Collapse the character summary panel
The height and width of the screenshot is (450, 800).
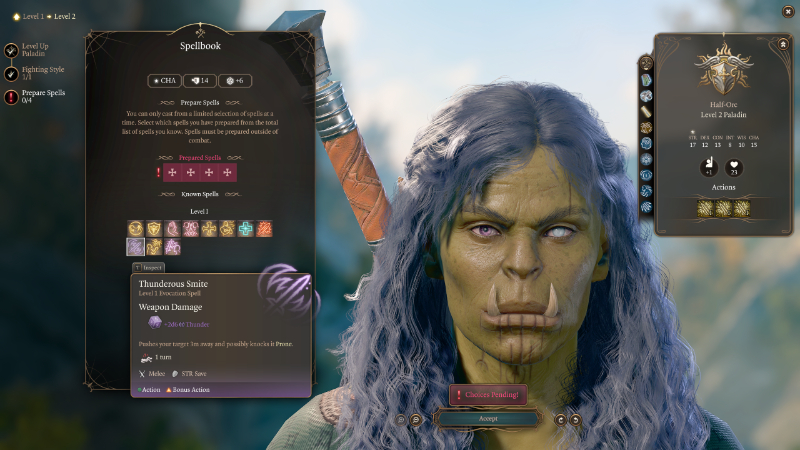pyautogui.click(x=782, y=44)
